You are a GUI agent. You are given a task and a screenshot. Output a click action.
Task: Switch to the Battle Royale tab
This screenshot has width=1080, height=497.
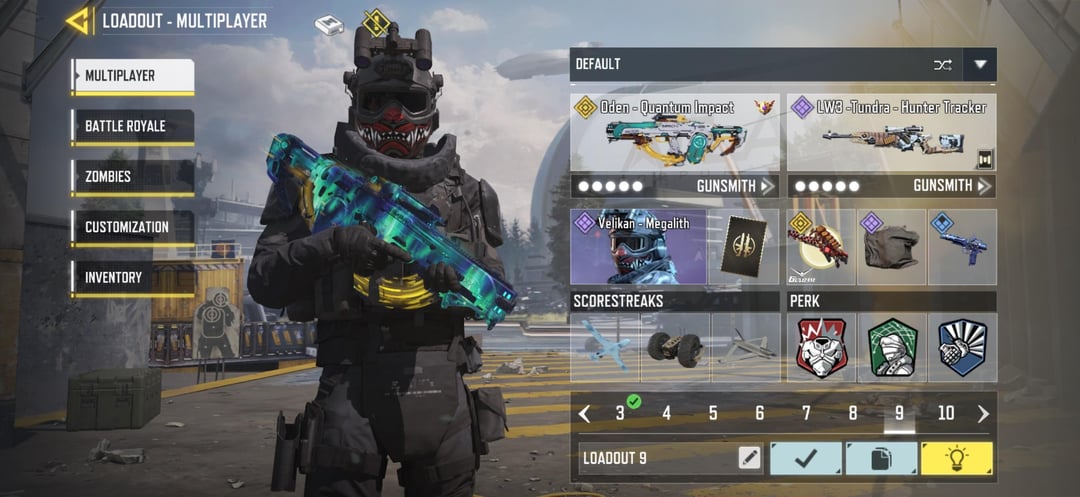pyautogui.click(x=132, y=127)
